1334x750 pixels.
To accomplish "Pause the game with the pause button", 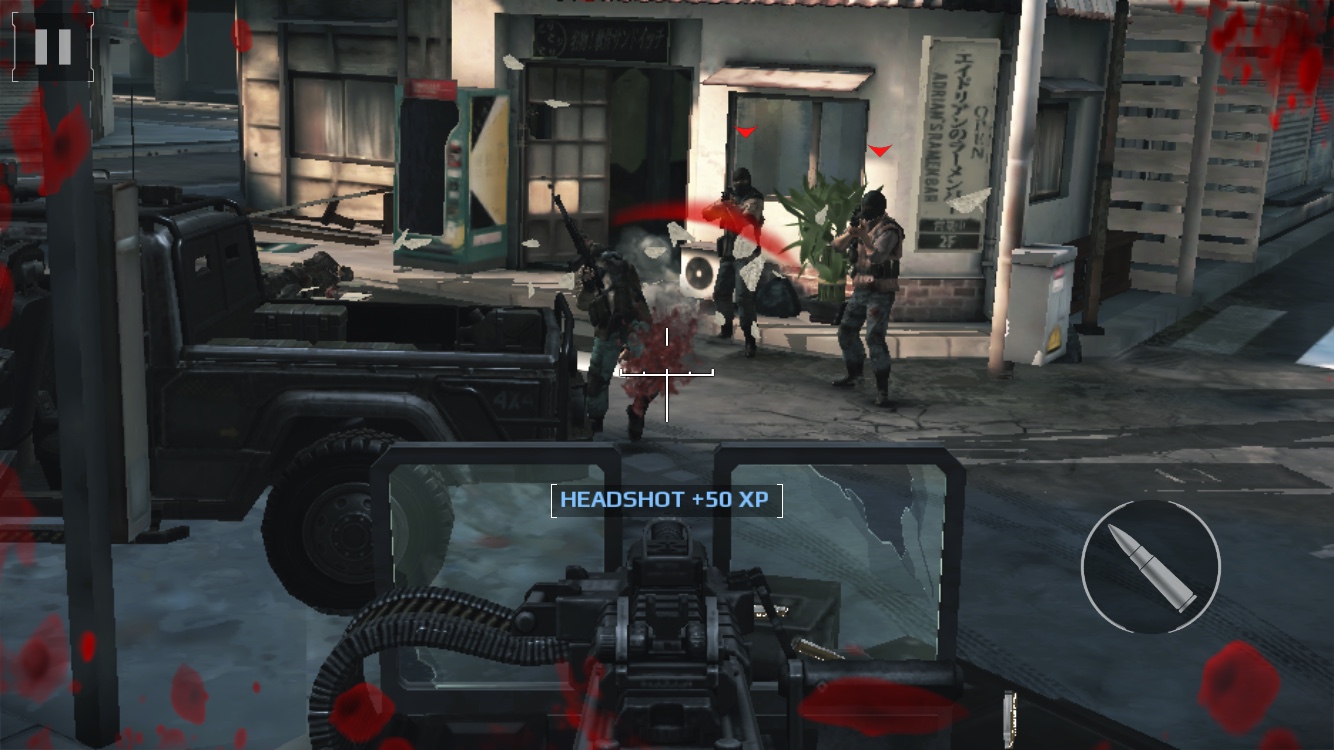I will coord(53,46).
